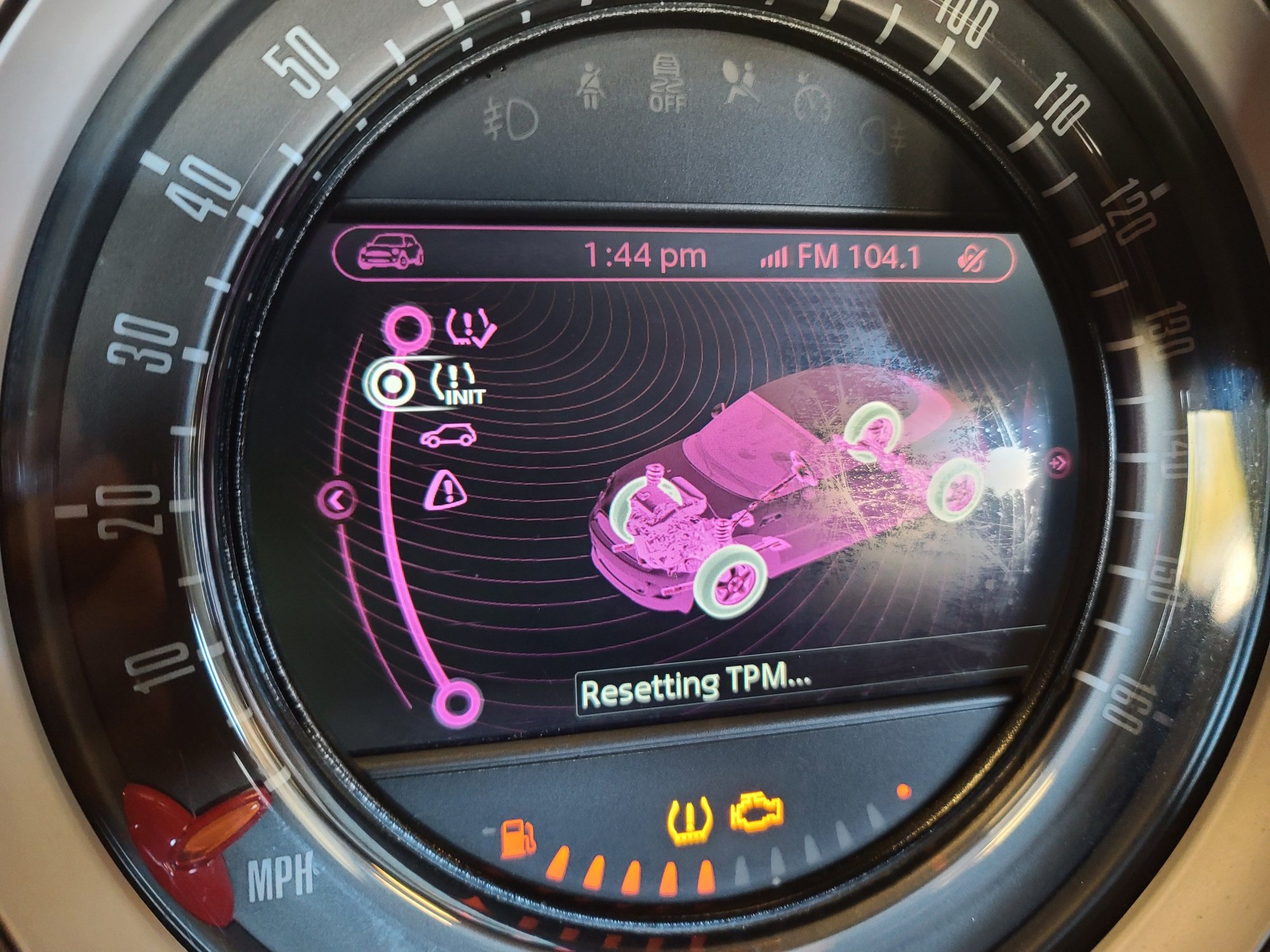The width and height of the screenshot is (1270, 952).
Task: Select the tire pressure status checkmark entry
Action: point(471,327)
